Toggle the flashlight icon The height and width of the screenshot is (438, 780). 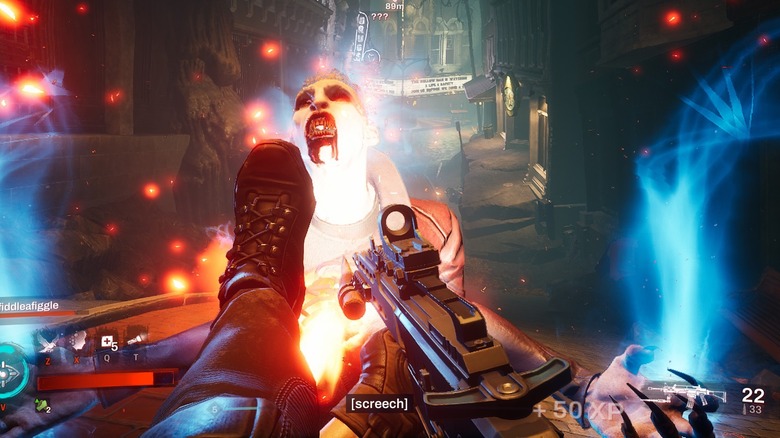pos(136,338)
